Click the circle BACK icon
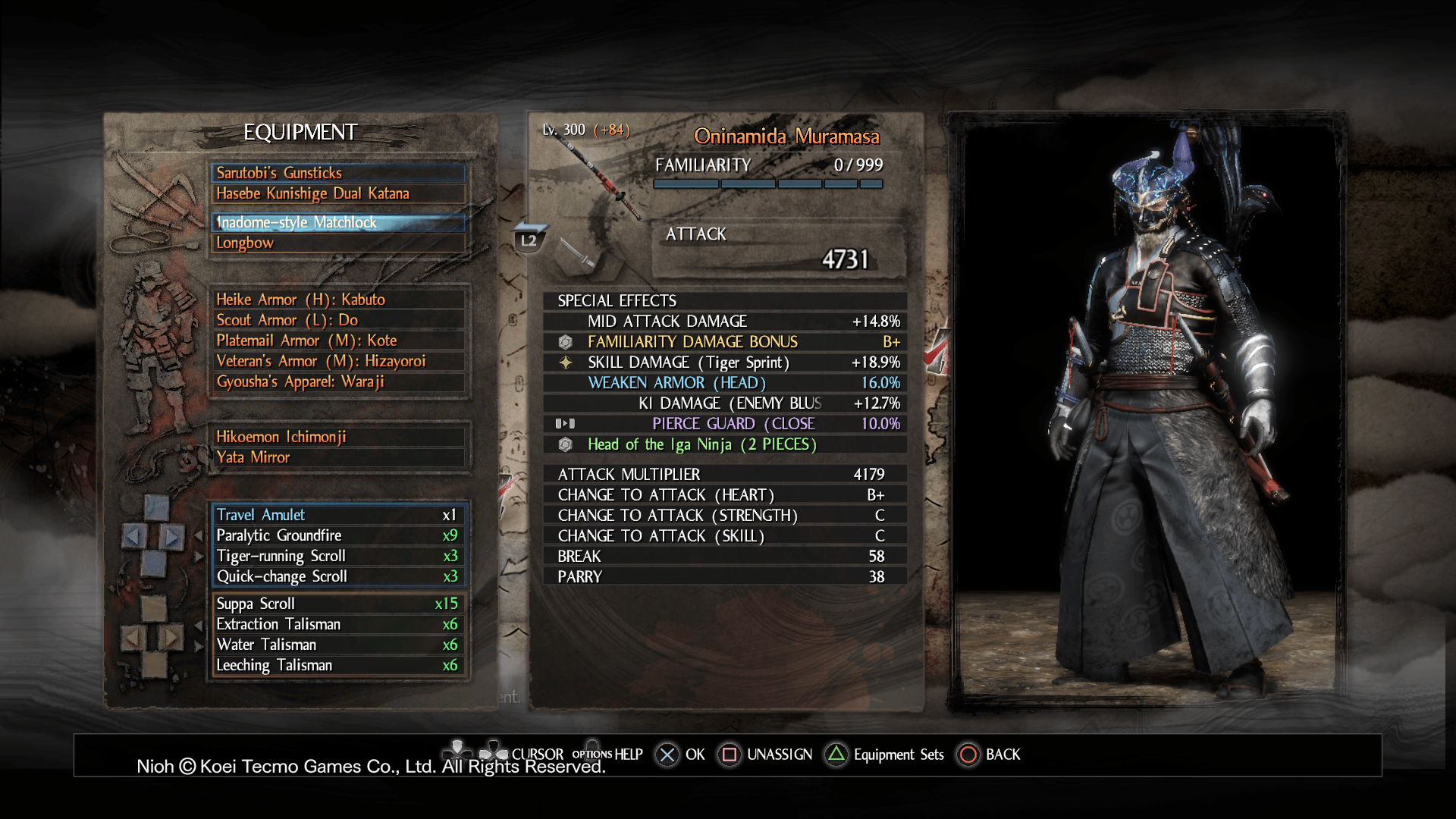 tap(968, 755)
